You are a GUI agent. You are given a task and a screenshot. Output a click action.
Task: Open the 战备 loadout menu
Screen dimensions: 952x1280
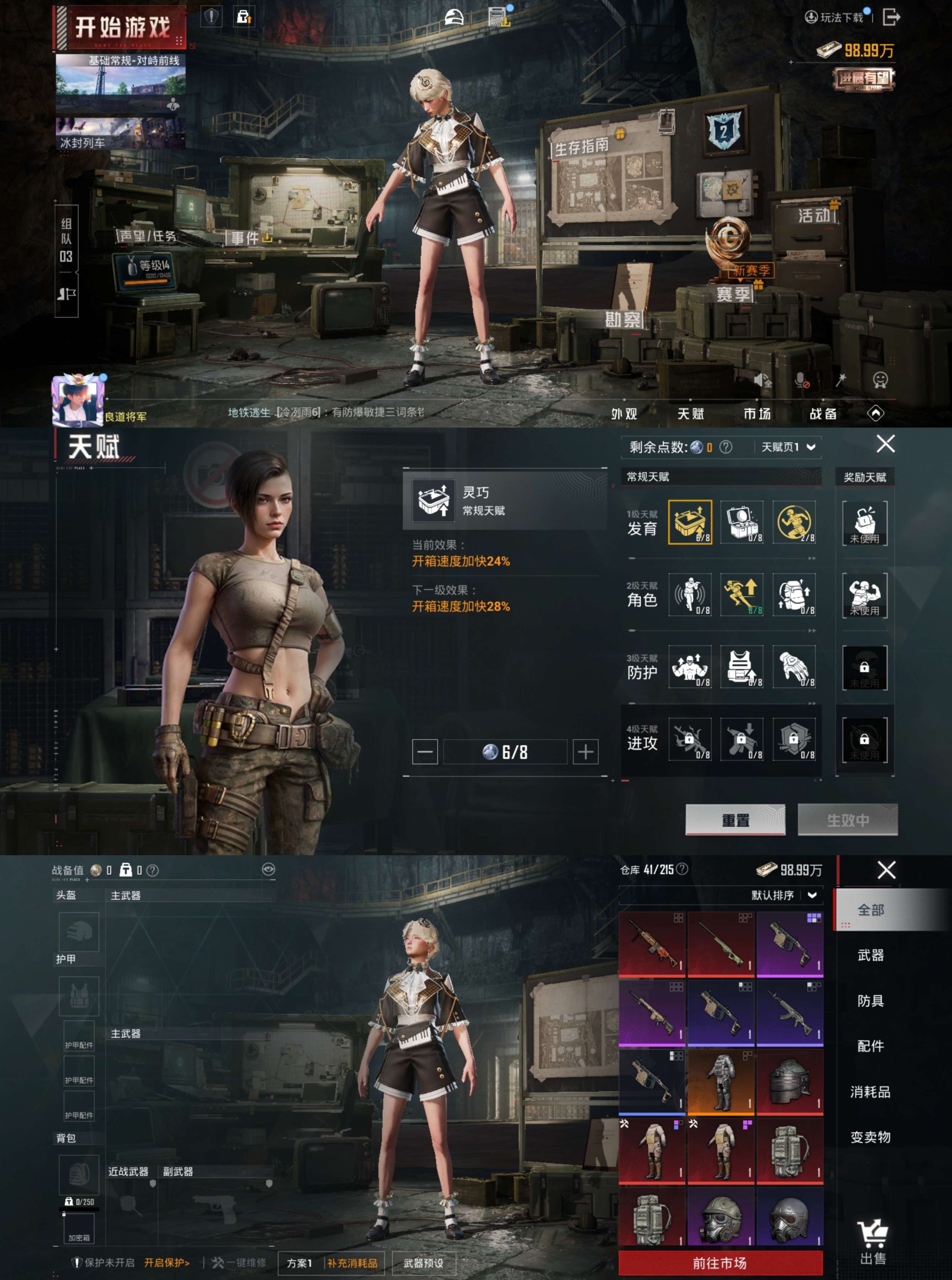[x=823, y=413]
